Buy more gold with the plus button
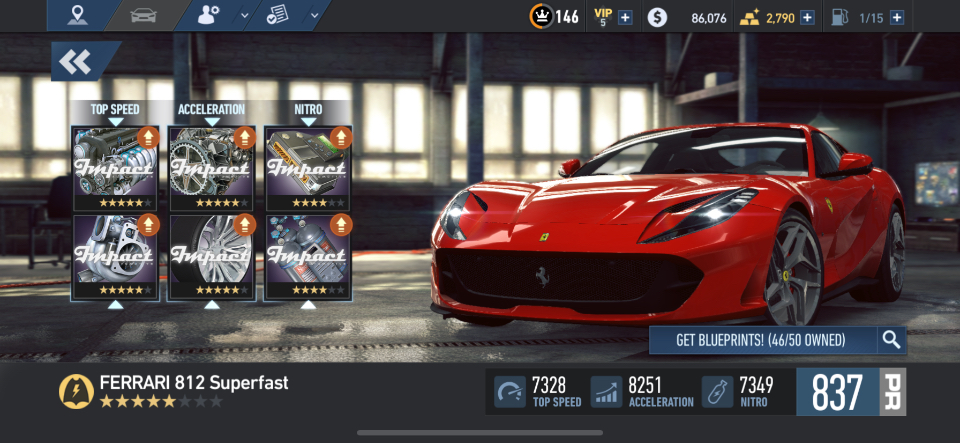 coord(807,17)
